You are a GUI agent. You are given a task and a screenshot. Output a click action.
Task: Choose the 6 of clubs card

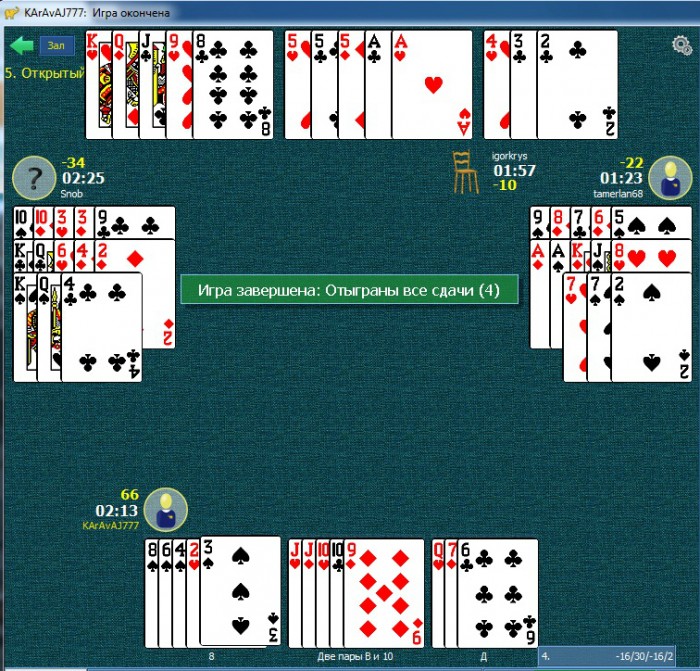coord(497,592)
